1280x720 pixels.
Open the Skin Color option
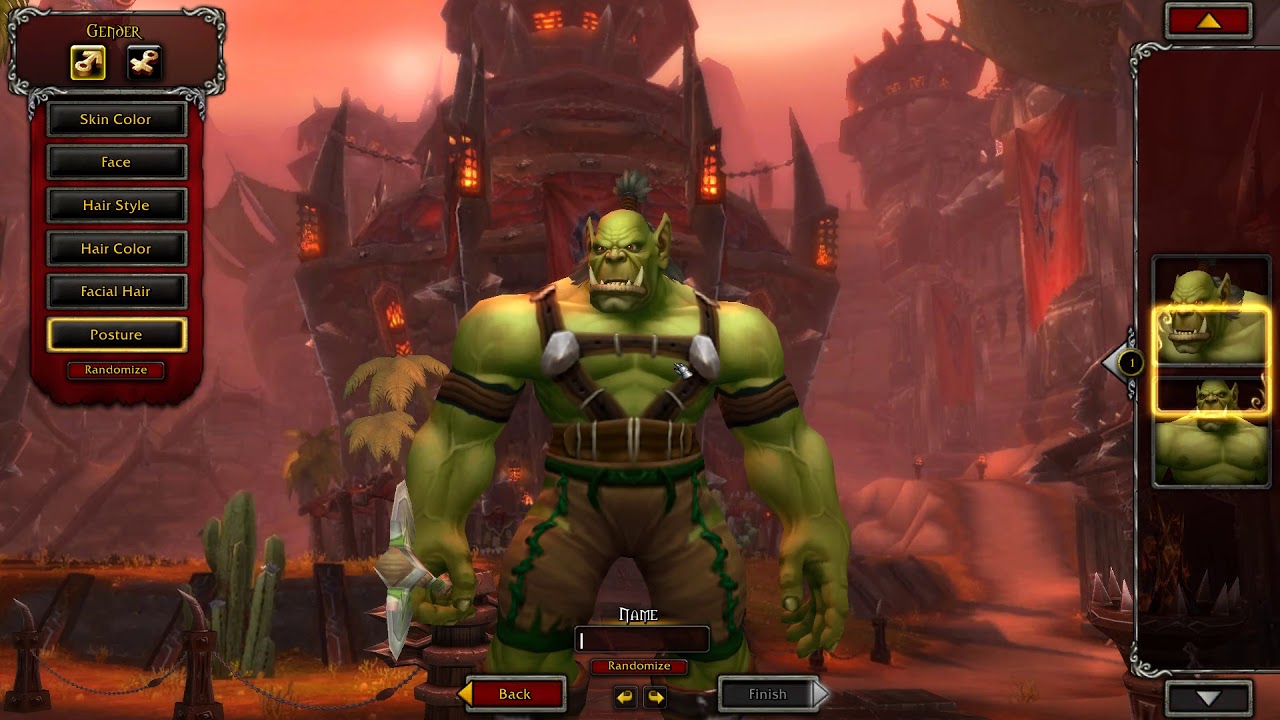click(x=116, y=119)
